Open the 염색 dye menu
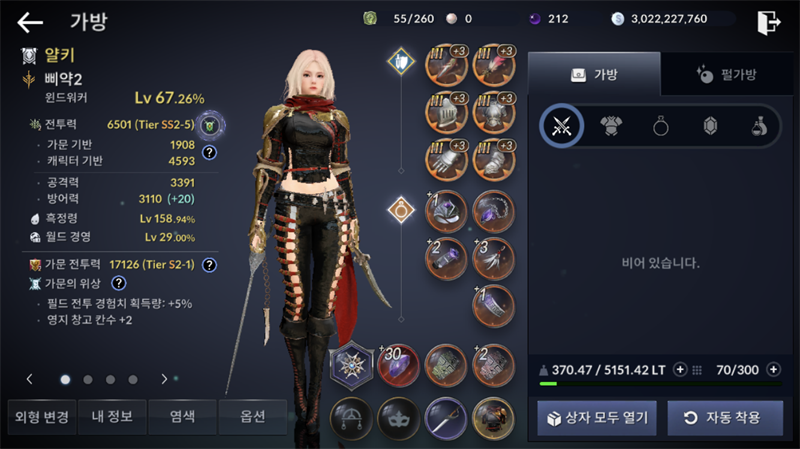 point(182,416)
